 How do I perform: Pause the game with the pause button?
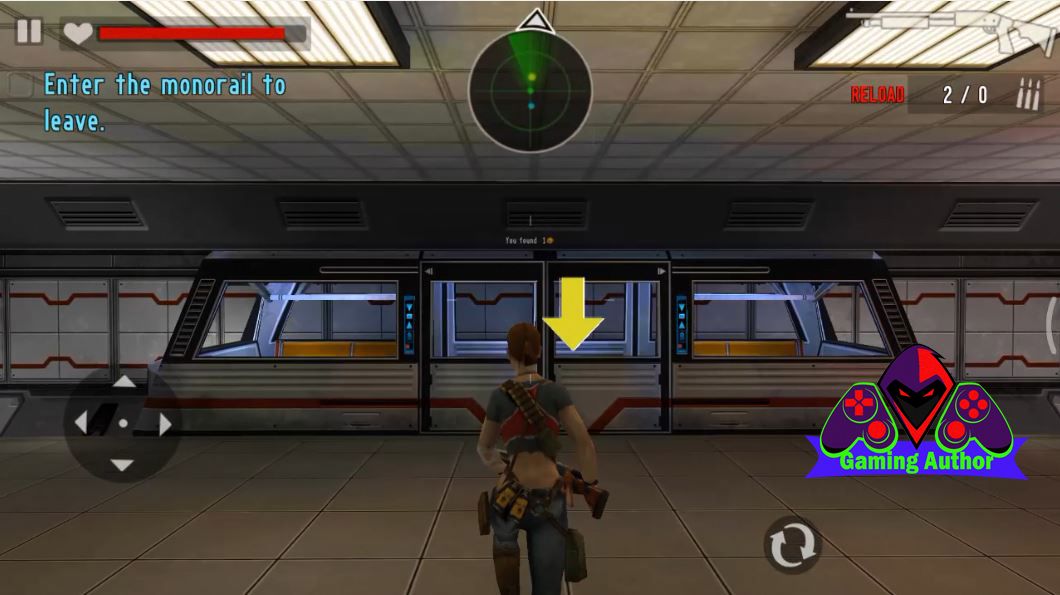[29, 31]
